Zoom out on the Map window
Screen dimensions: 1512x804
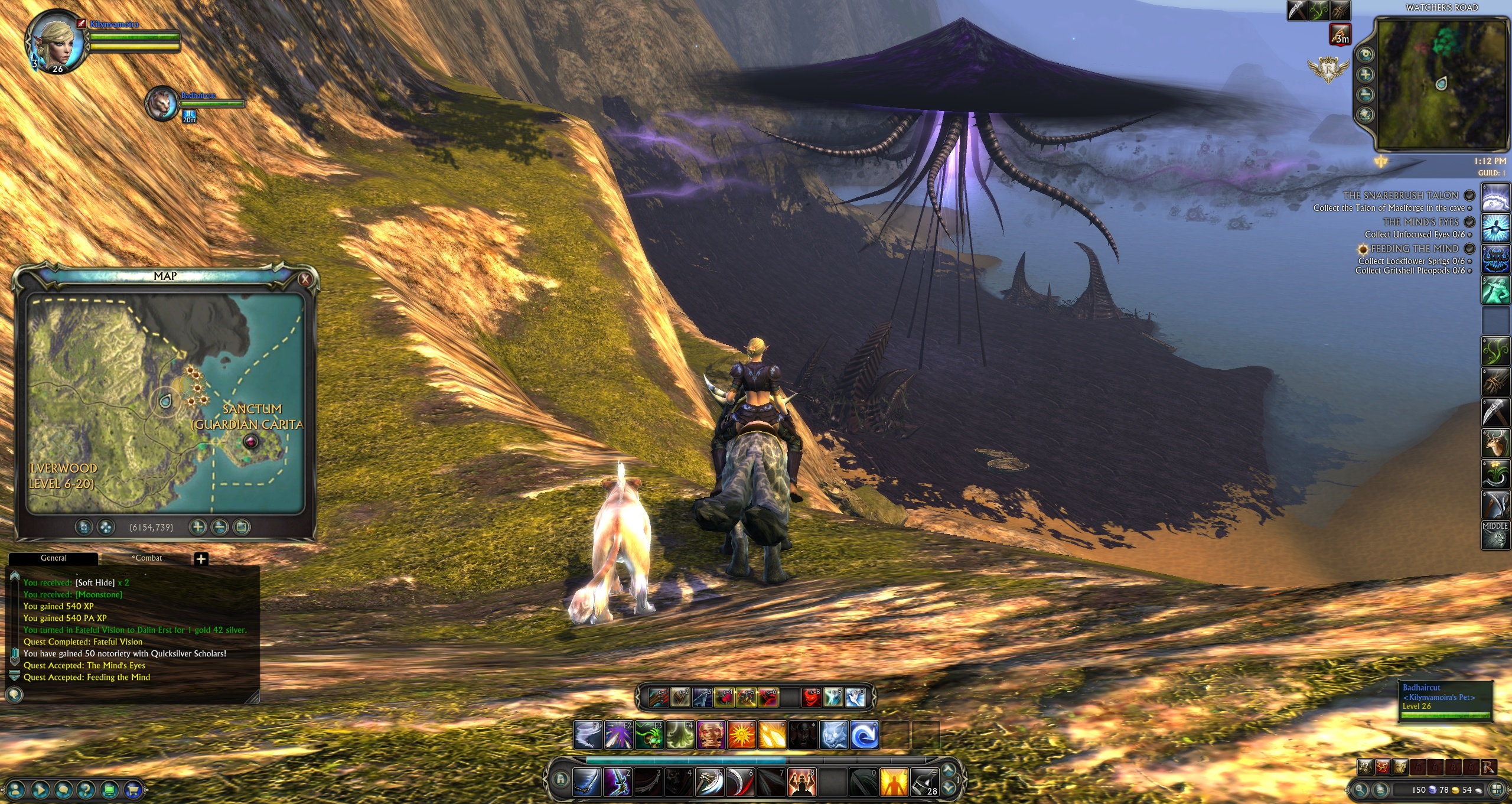coord(220,527)
